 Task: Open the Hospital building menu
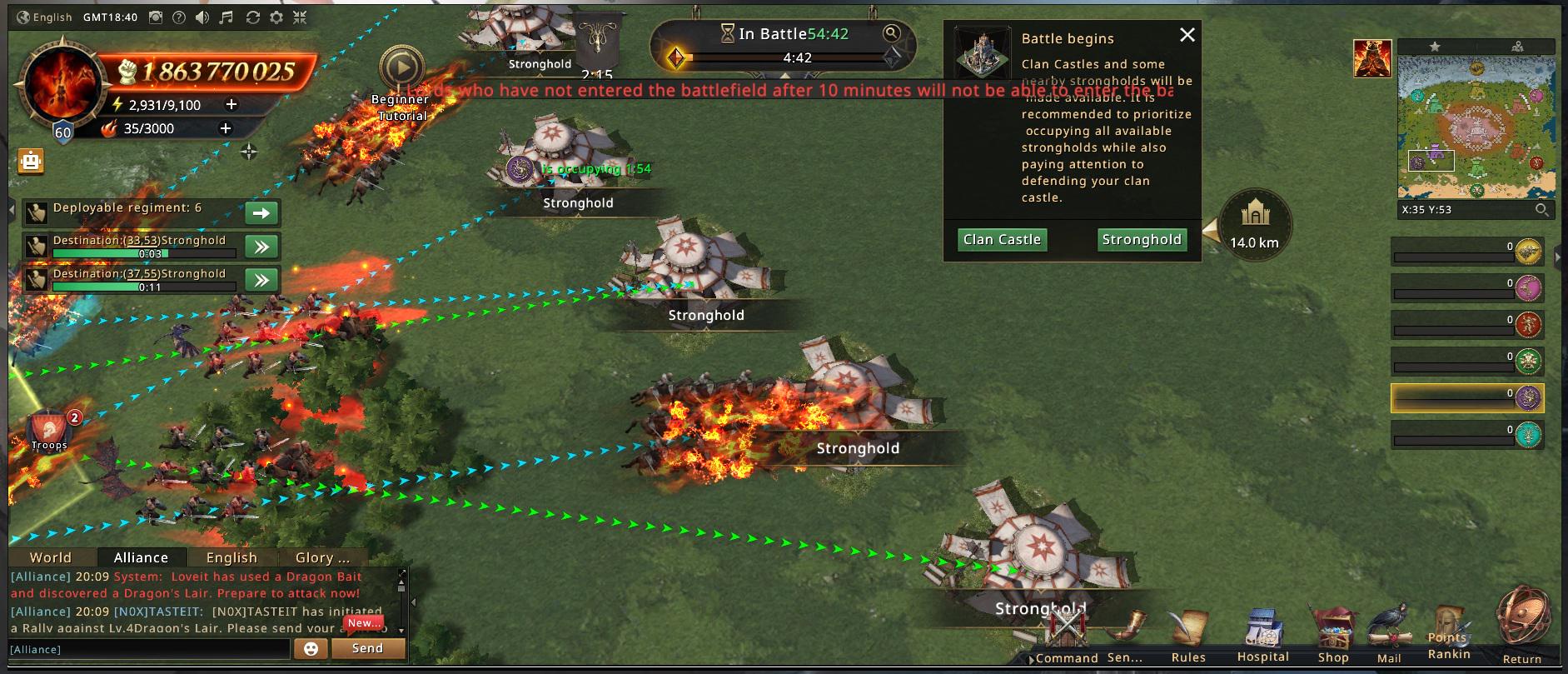(x=1262, y=637)
